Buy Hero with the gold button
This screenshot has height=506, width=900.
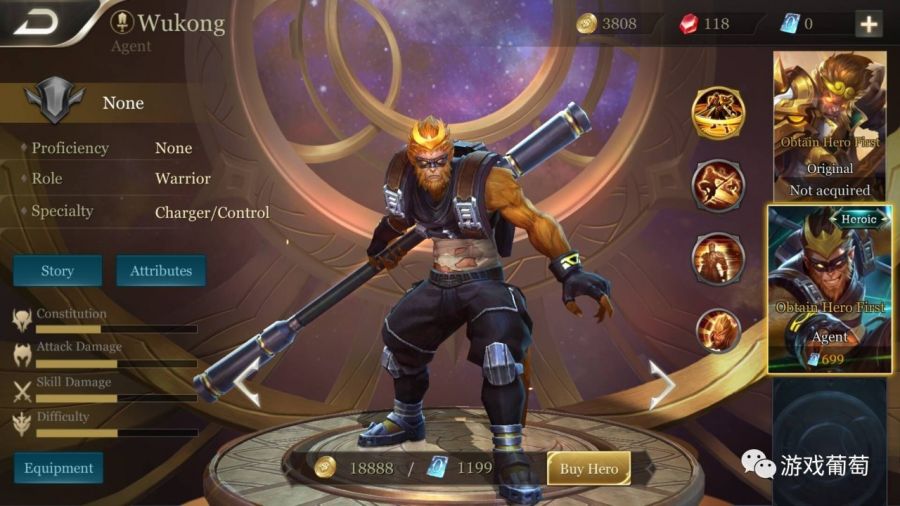(x=588, y=468)
